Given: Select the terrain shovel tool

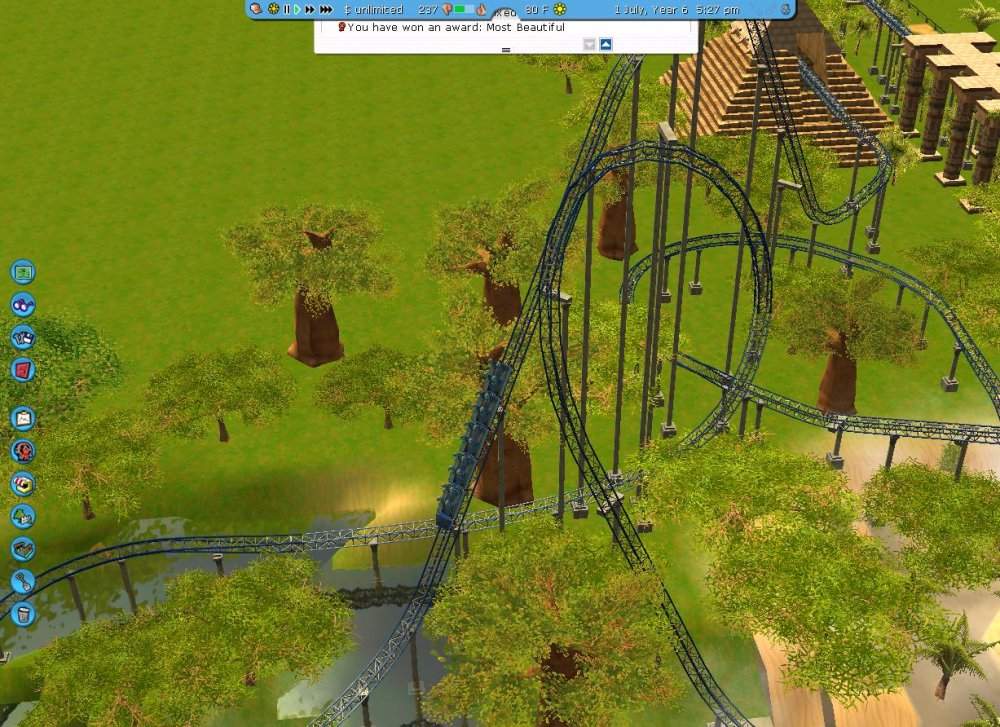Looking at the screenshot, I should pos(23,581).
